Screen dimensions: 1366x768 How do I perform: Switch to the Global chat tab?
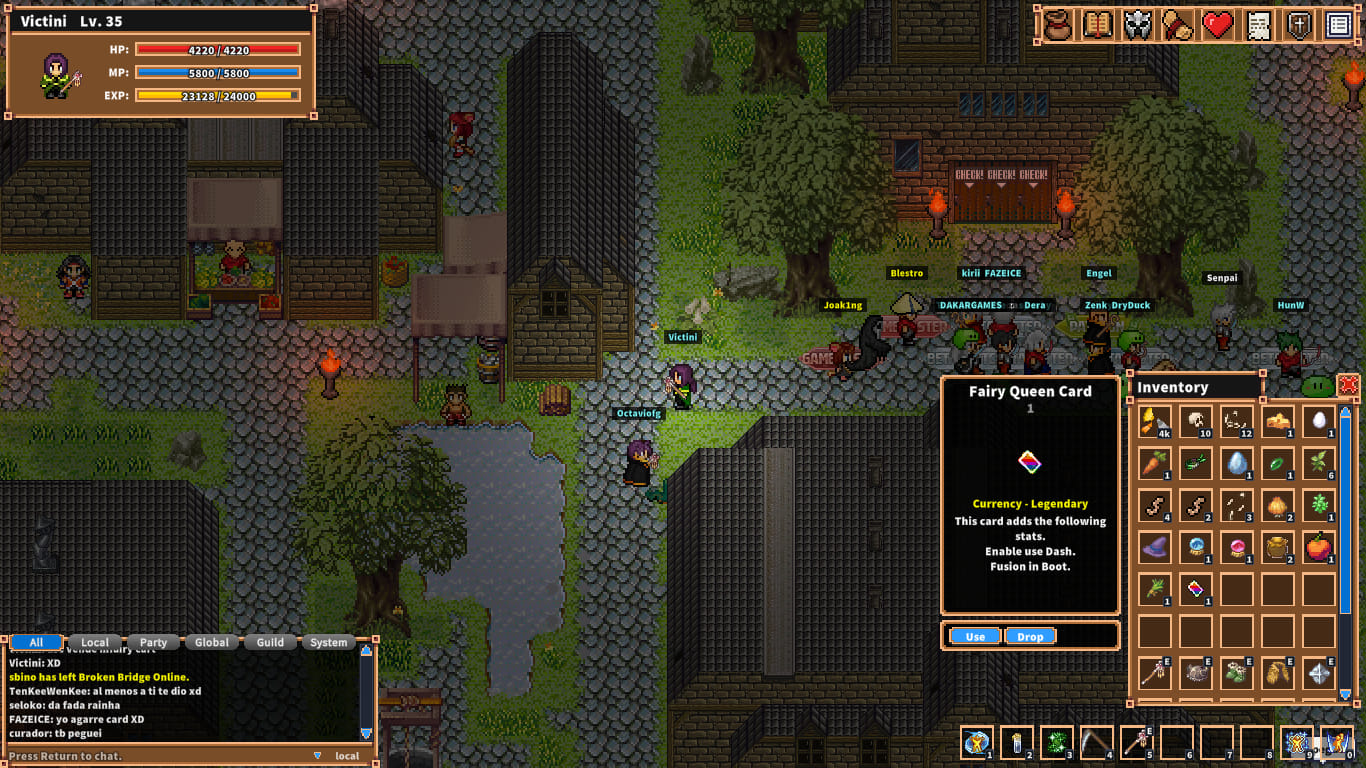click(x=212, y=642)
